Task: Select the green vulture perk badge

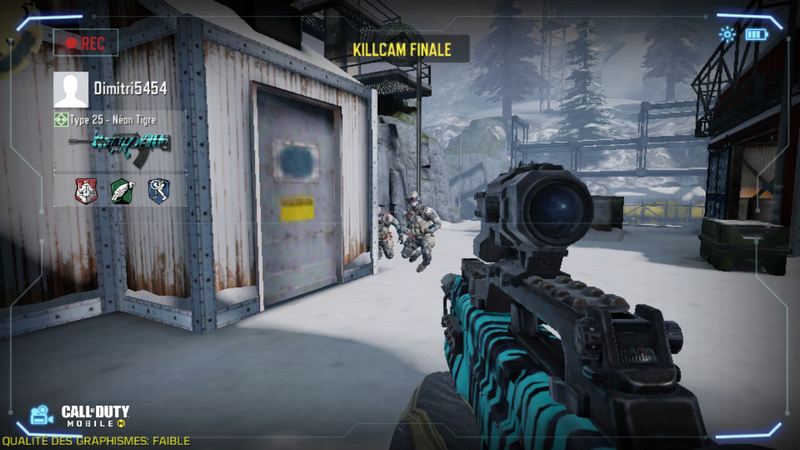Action: (x=122, y=190)
